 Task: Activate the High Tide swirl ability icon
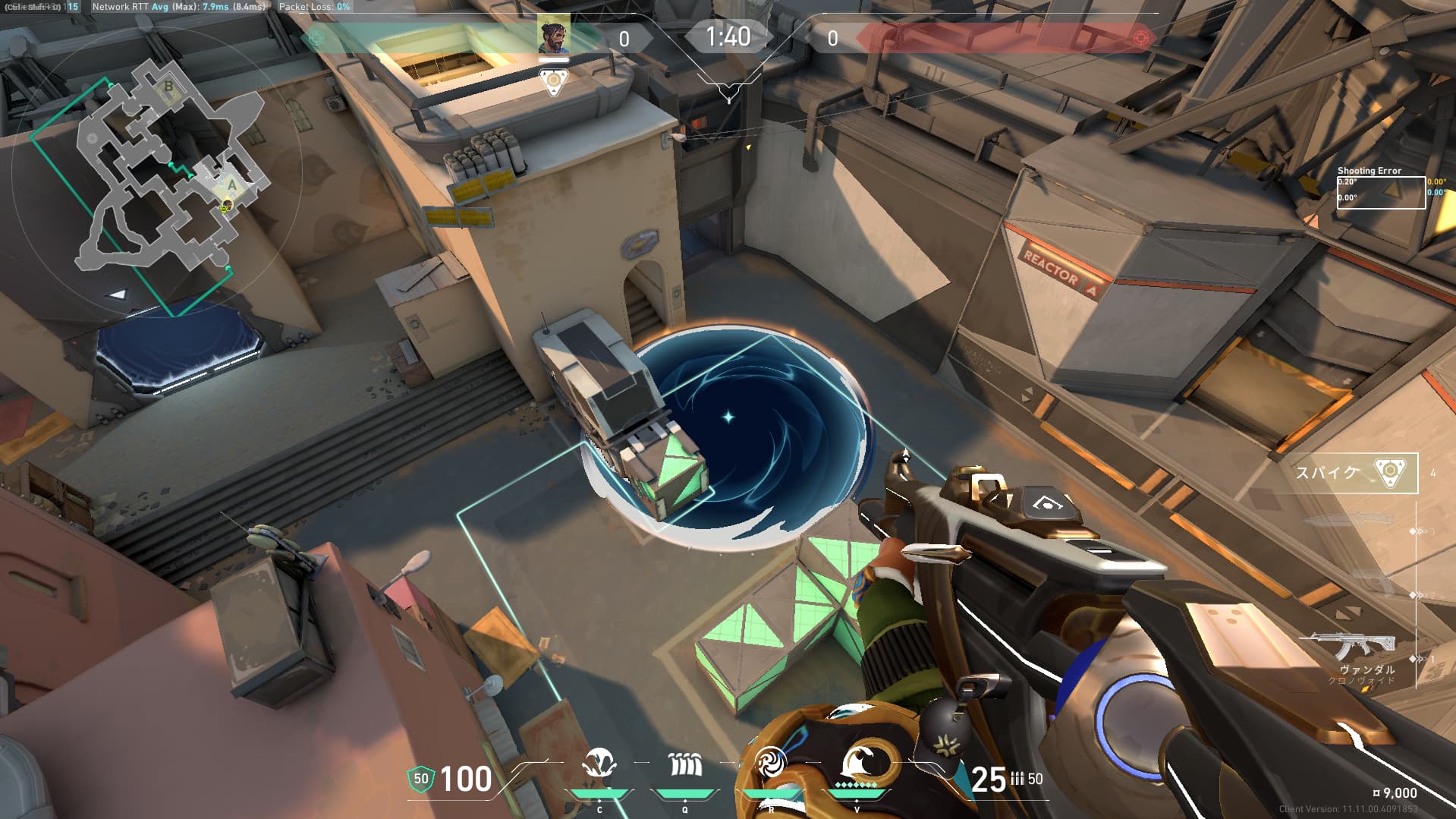[x=770, y=764]
